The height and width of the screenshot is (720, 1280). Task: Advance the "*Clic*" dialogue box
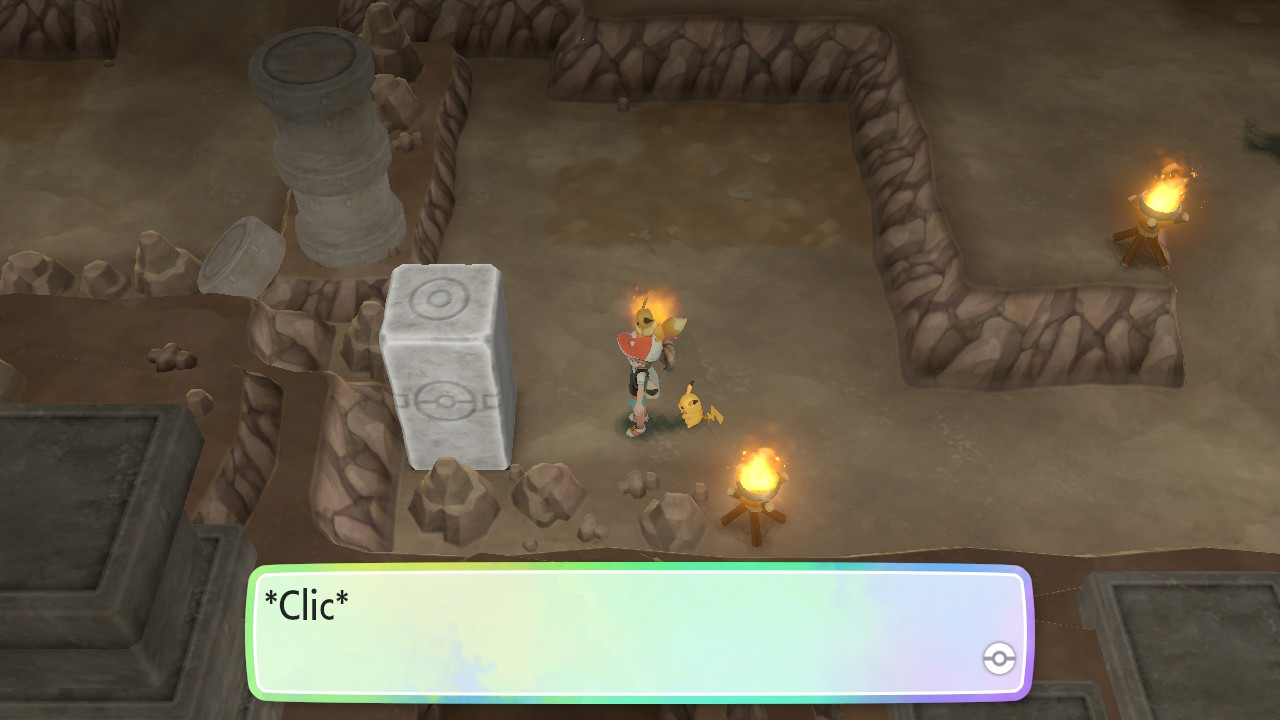click(x=638, y=632)
